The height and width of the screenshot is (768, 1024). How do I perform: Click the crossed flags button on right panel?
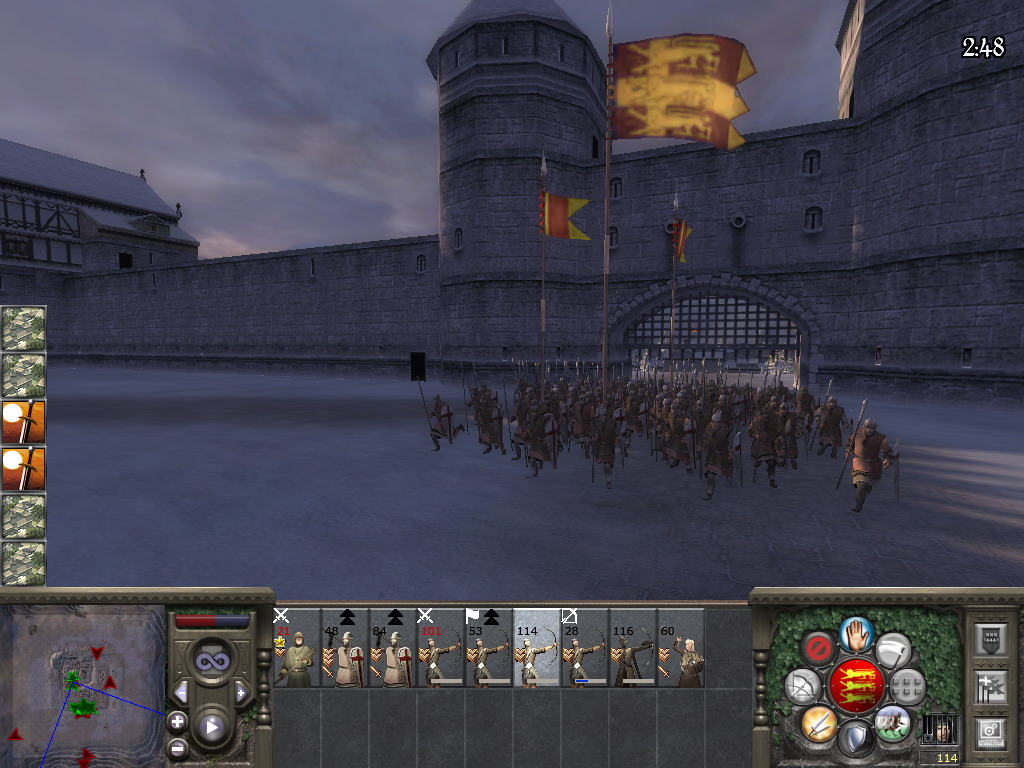click(x=990, y=686)
